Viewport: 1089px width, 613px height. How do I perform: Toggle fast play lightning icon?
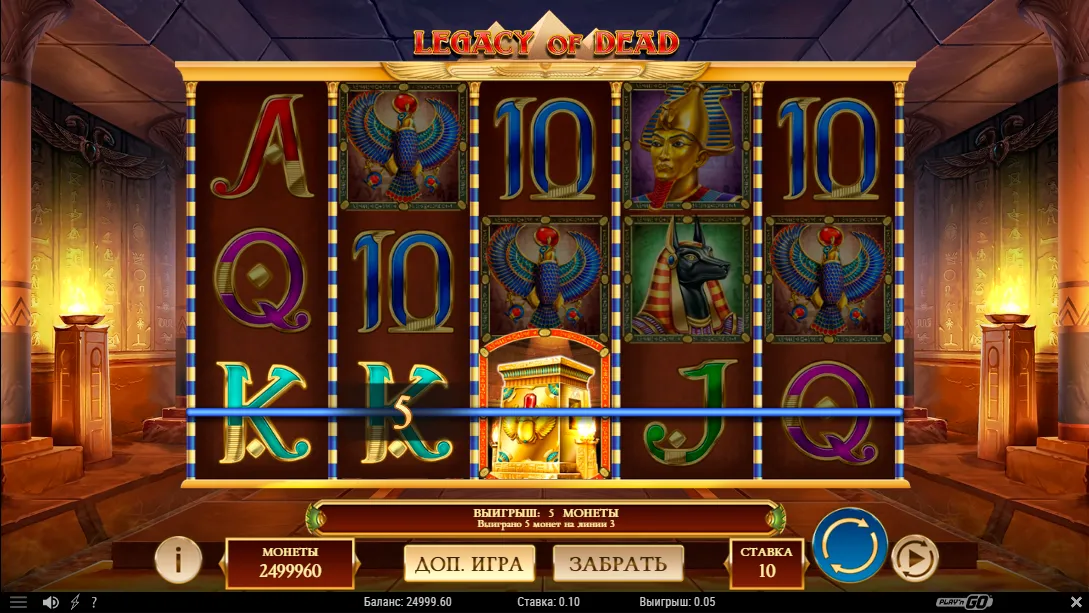[75, 602]
